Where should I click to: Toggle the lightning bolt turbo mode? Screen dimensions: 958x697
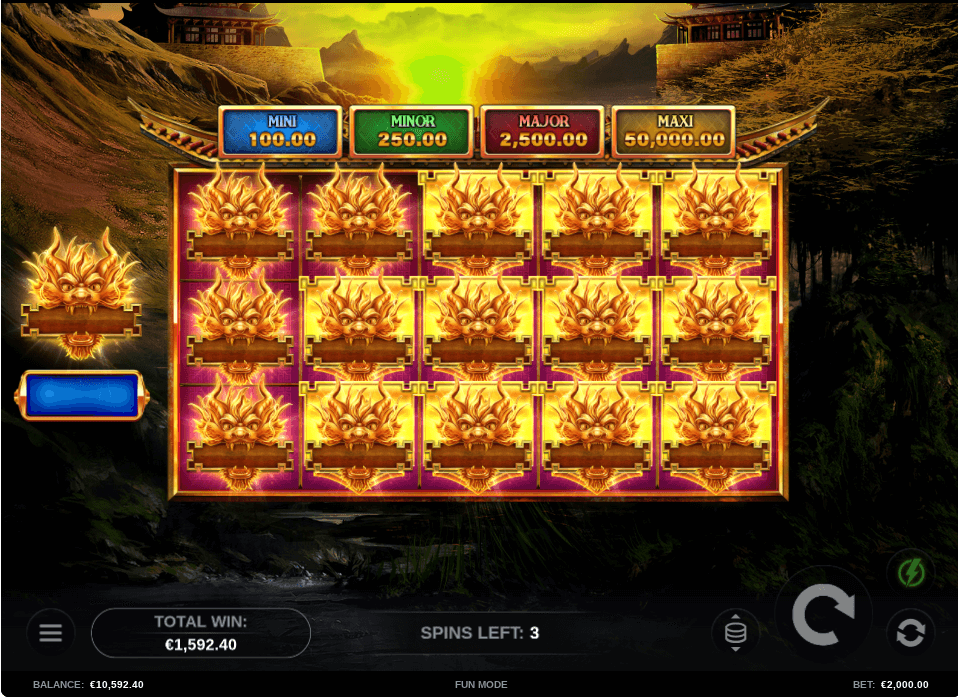tap(910, 573)
